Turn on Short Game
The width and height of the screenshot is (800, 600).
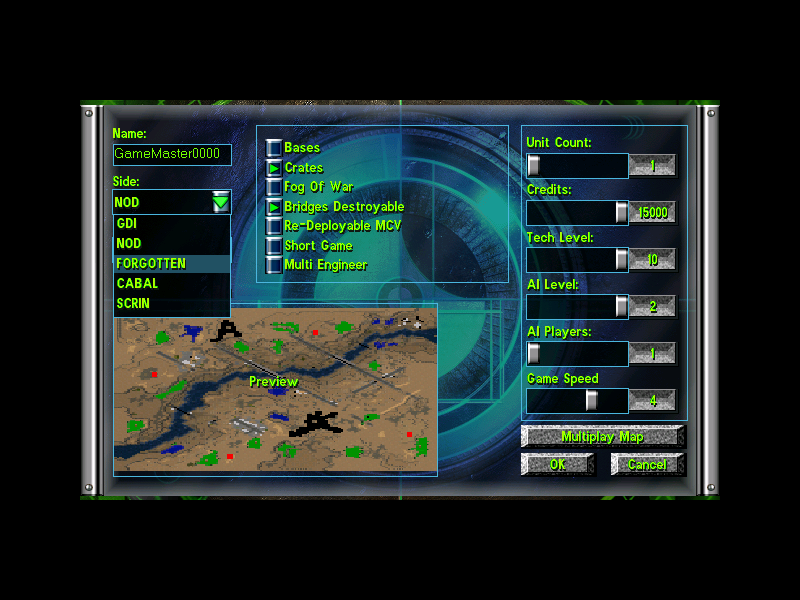(273, 246)
